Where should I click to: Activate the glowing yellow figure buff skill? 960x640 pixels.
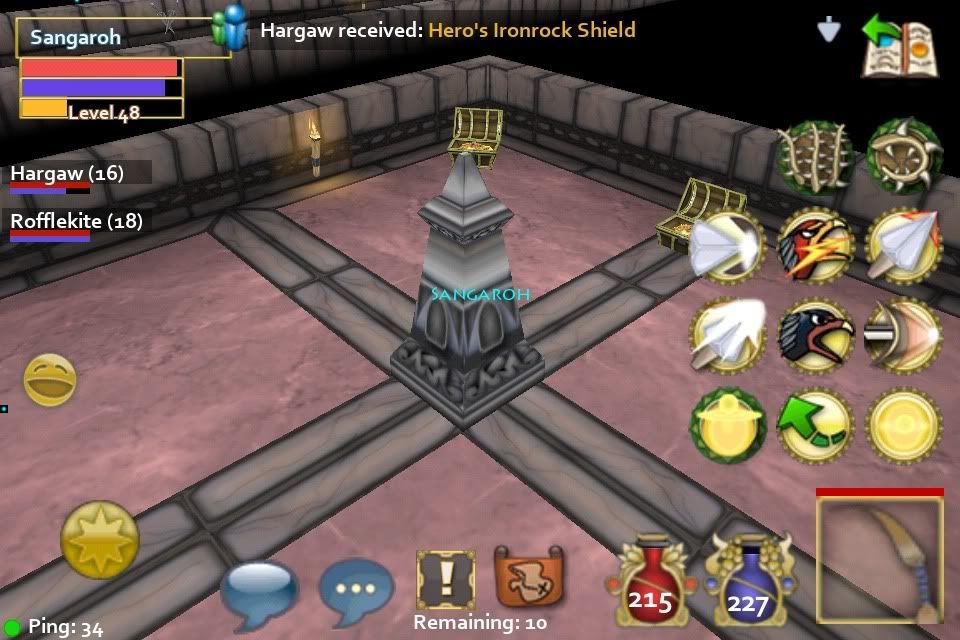point(727,425)
